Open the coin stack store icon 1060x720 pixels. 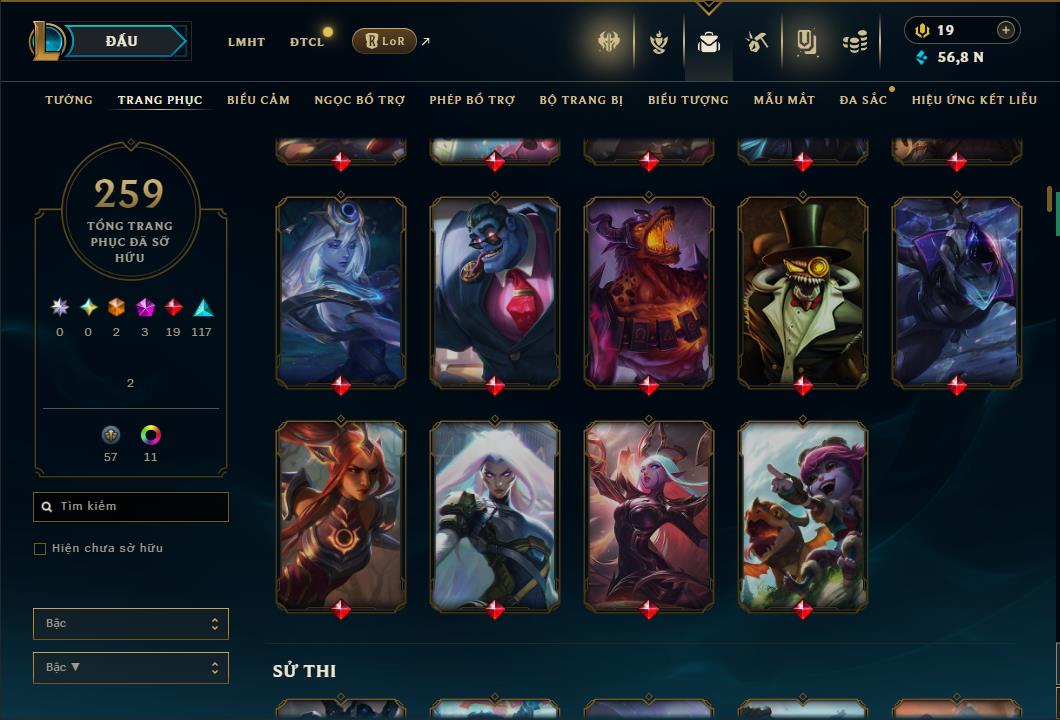coord(854,42)
